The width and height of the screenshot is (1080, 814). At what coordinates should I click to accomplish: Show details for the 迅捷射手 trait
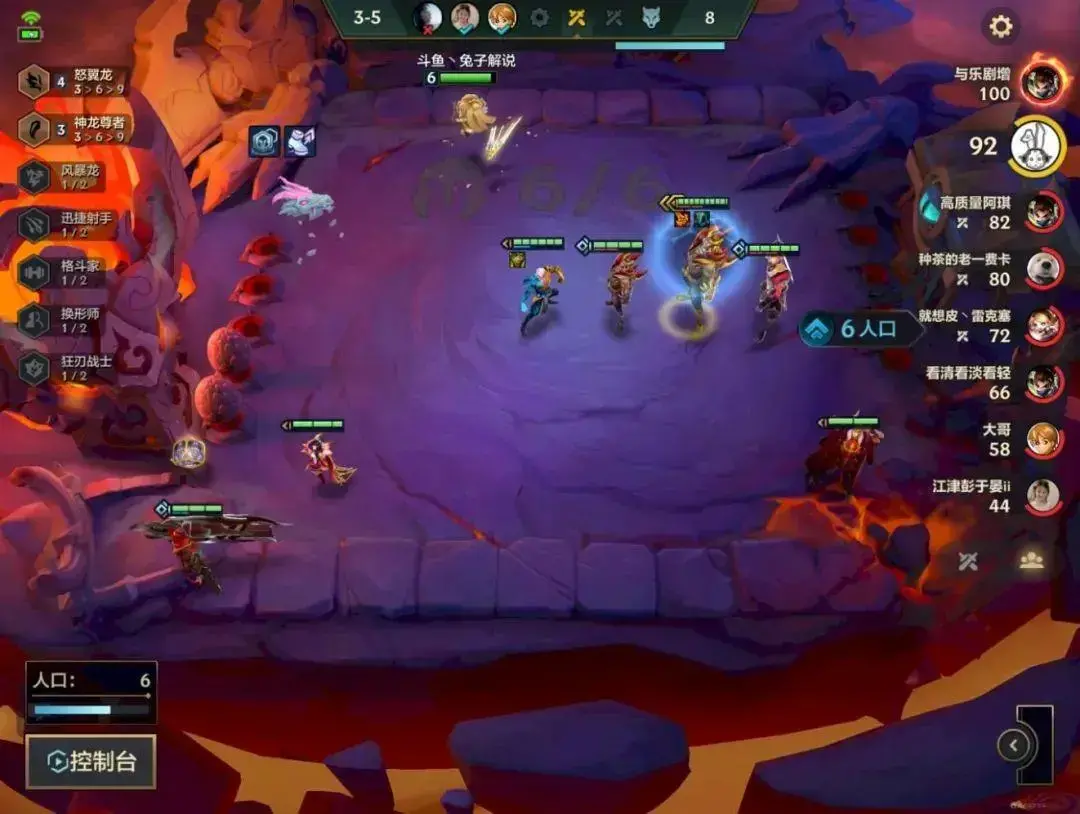(72, 224)
